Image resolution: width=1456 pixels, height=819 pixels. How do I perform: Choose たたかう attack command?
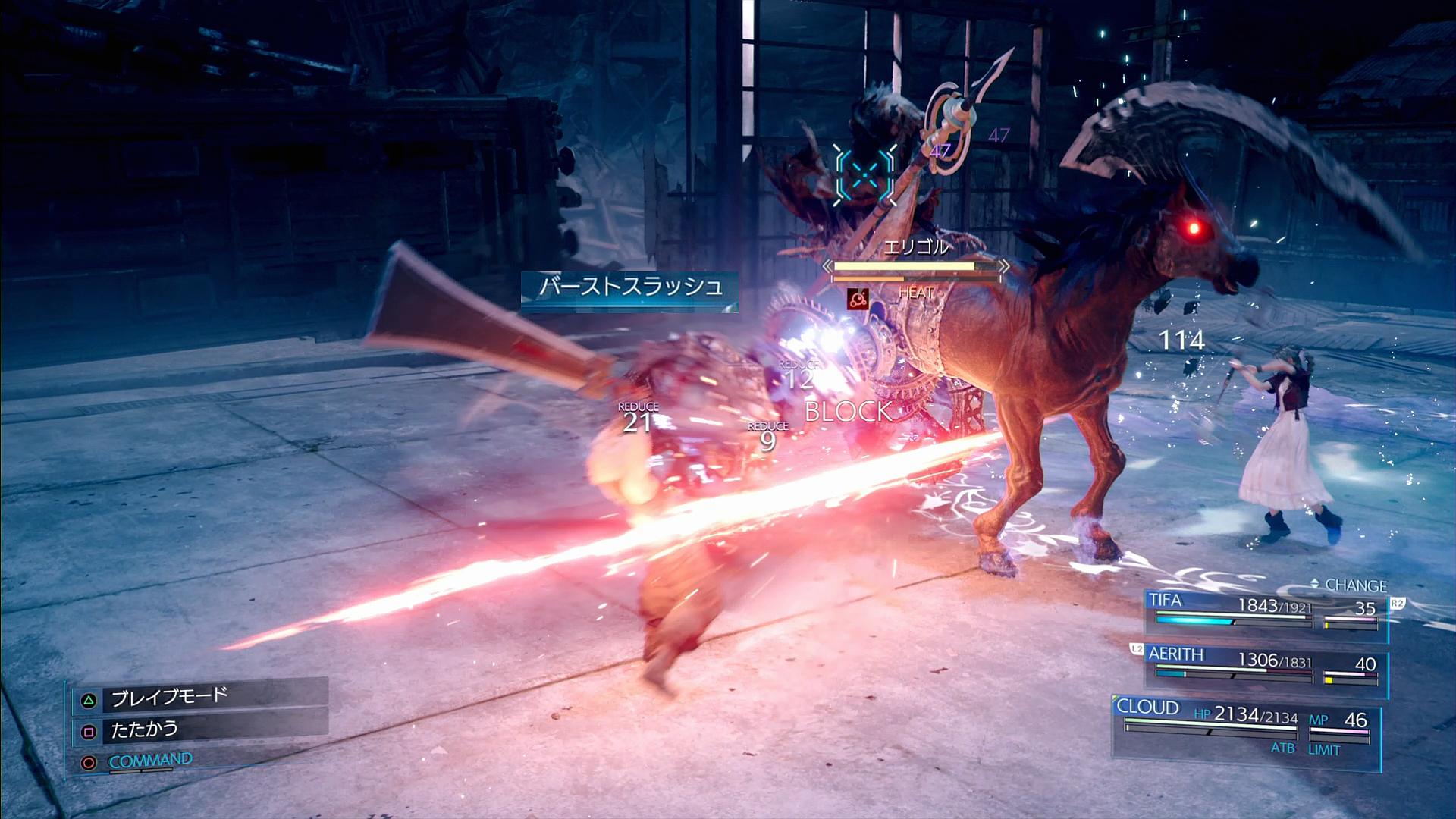coord(144,730)
